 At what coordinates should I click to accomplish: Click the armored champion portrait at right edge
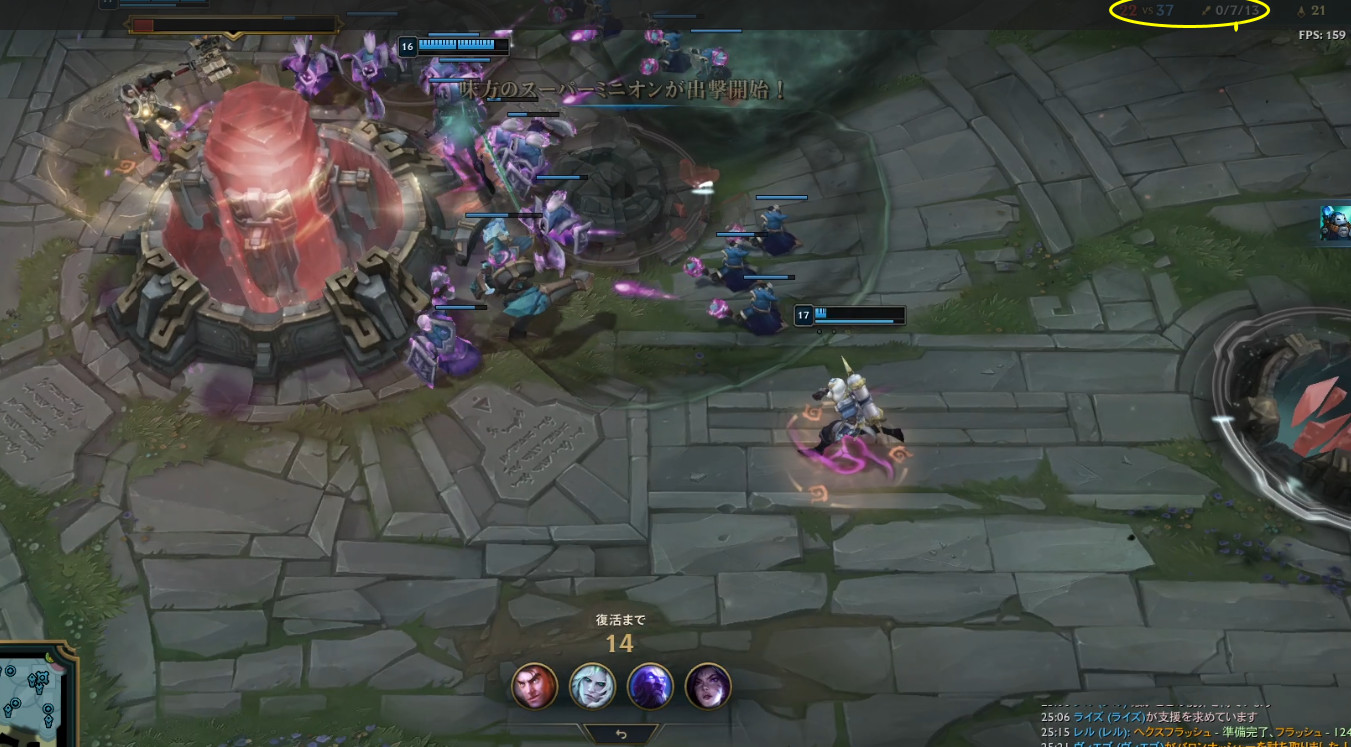pos(1335,222)
